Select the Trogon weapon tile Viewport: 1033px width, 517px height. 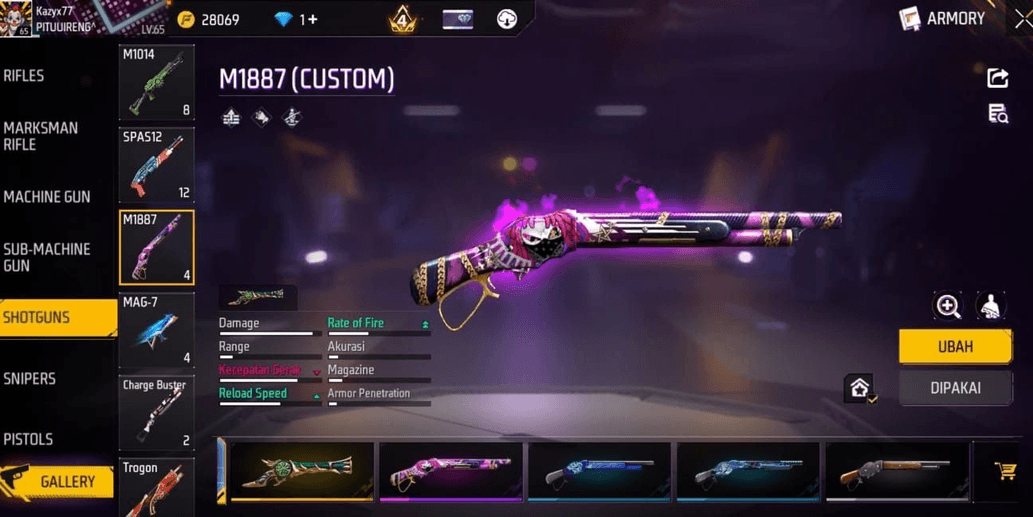pyautogui.click(x=156, y=486)
